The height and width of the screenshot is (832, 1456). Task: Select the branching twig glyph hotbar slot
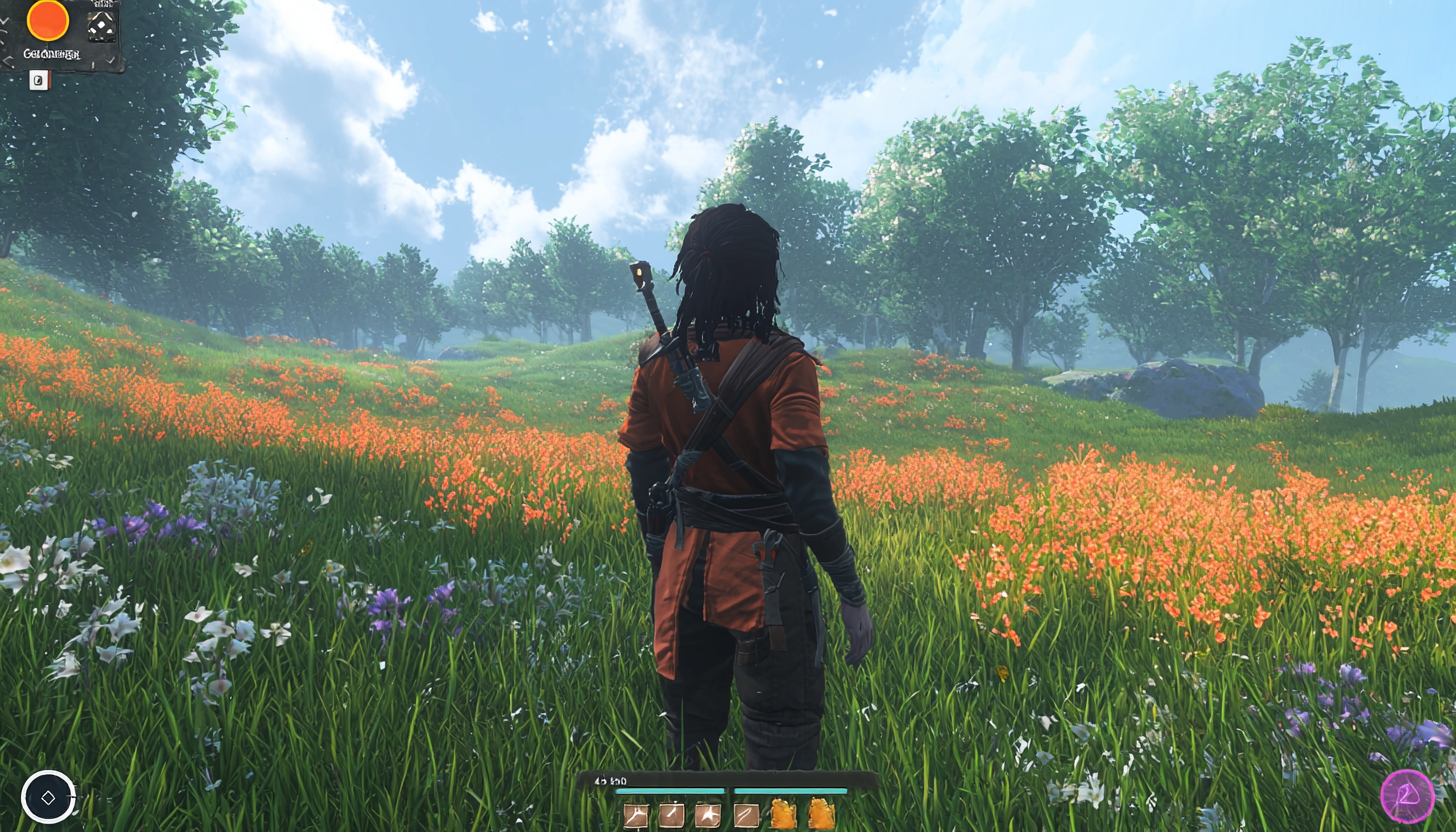[635, 815]
